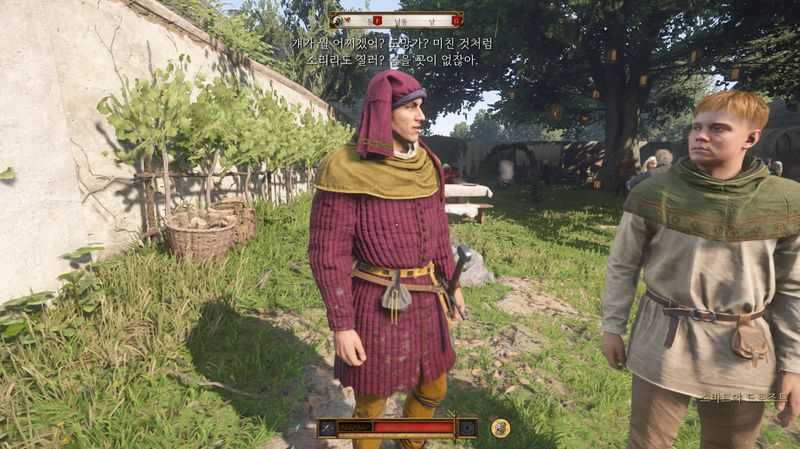Click the round gold status icon
Viewport: 800px width, 449px height.
tap(500, 428)
